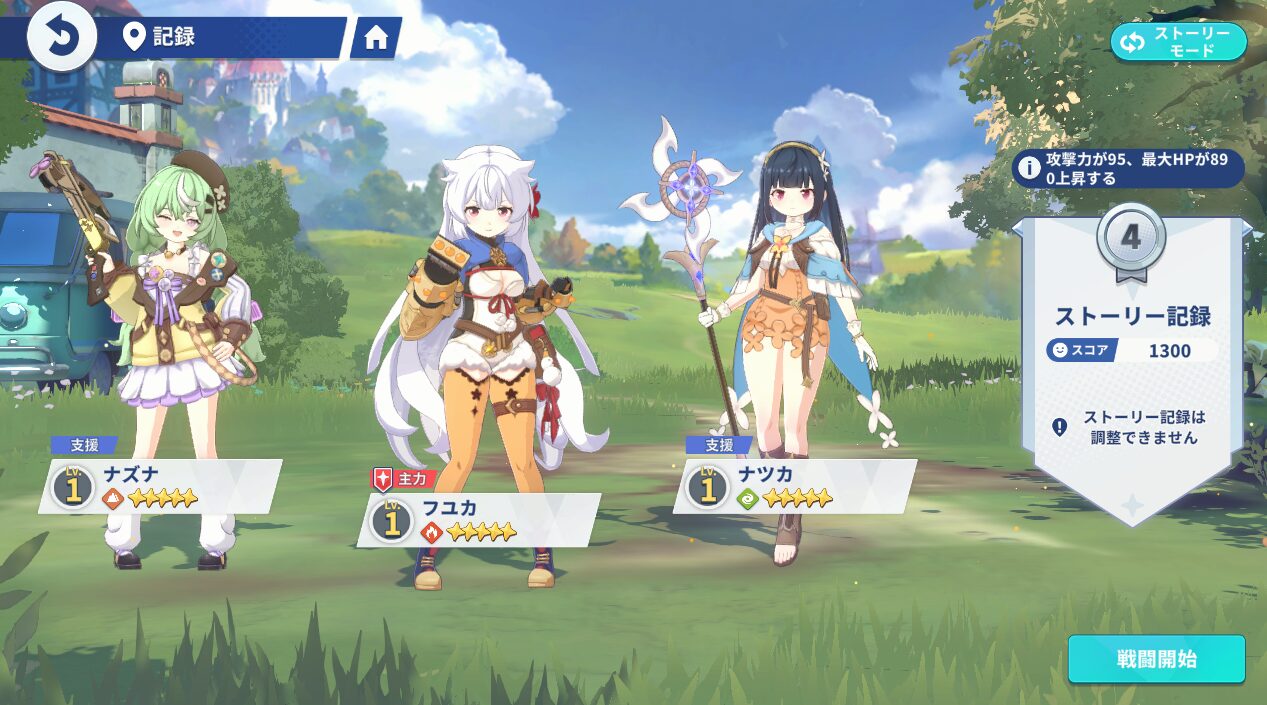This screenshot has width=1267, height=705.
Task: Toggle the ストーリーモード button
Action: 1178,42
